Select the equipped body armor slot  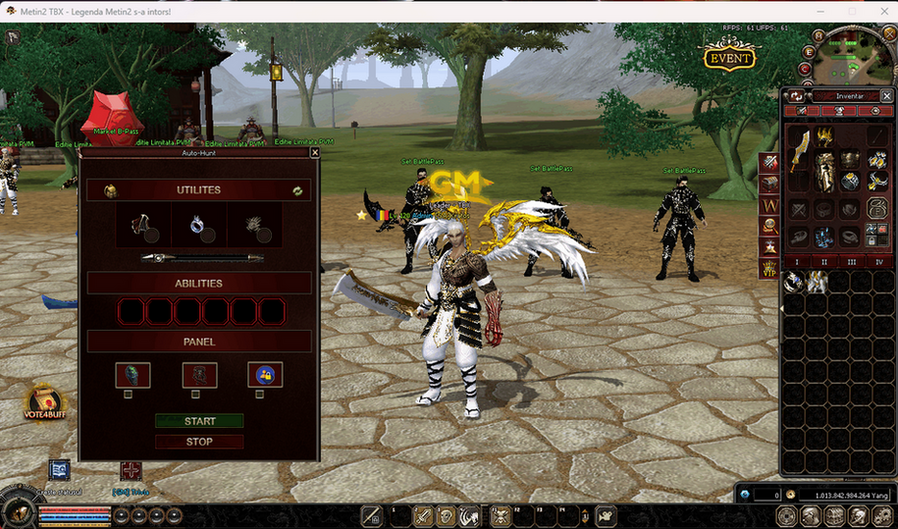click(x=825, y=170)
